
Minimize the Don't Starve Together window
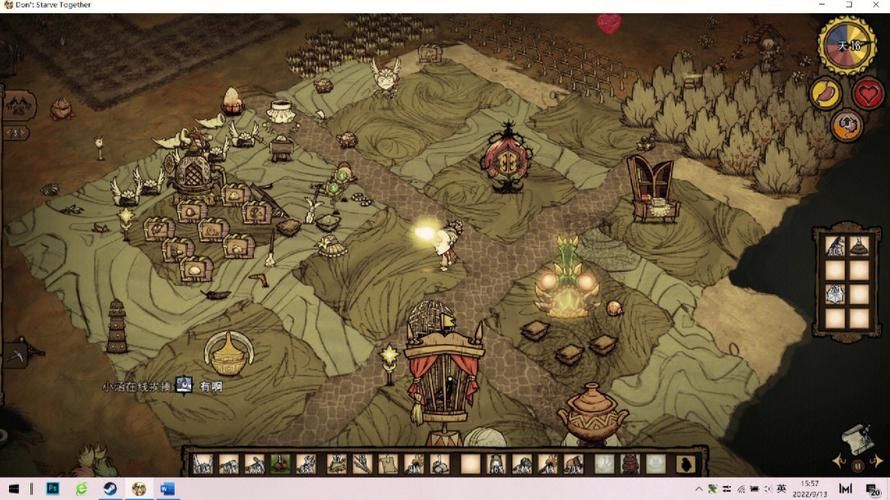[x=821, y=5]
